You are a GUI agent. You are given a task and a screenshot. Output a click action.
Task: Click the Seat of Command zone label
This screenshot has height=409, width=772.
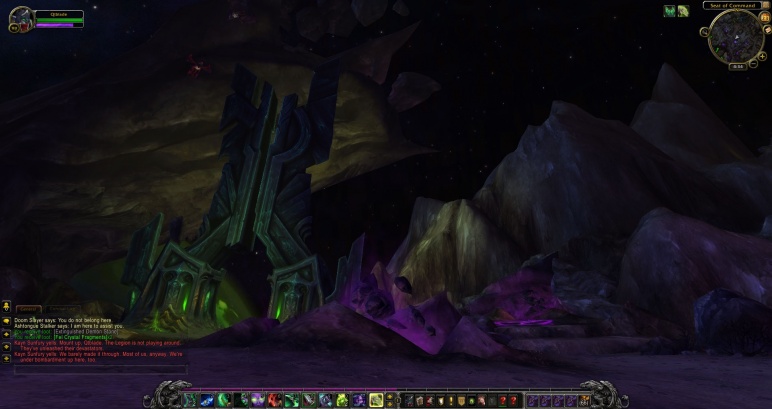(735, 5)
